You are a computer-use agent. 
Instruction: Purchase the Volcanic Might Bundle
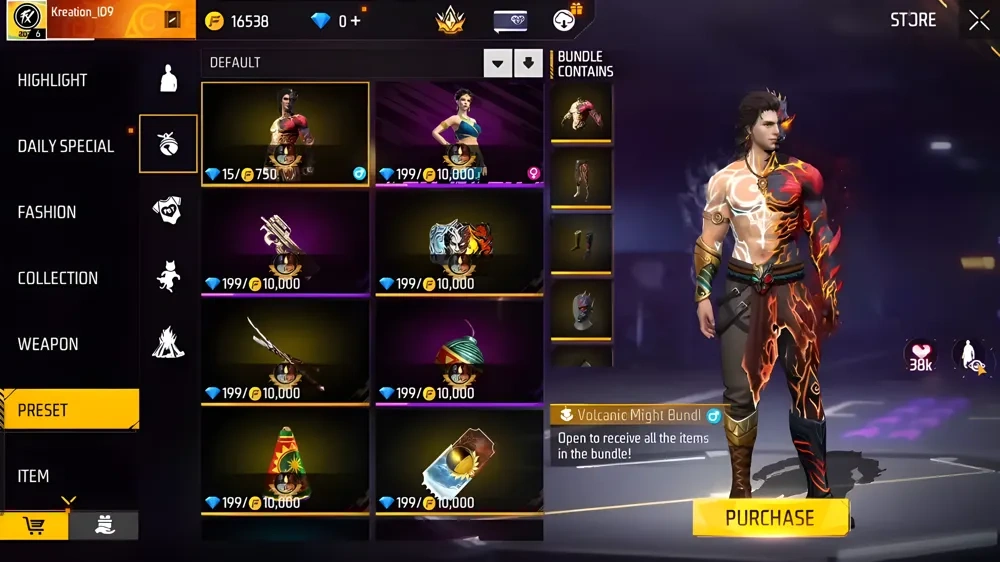pos(770,518)
